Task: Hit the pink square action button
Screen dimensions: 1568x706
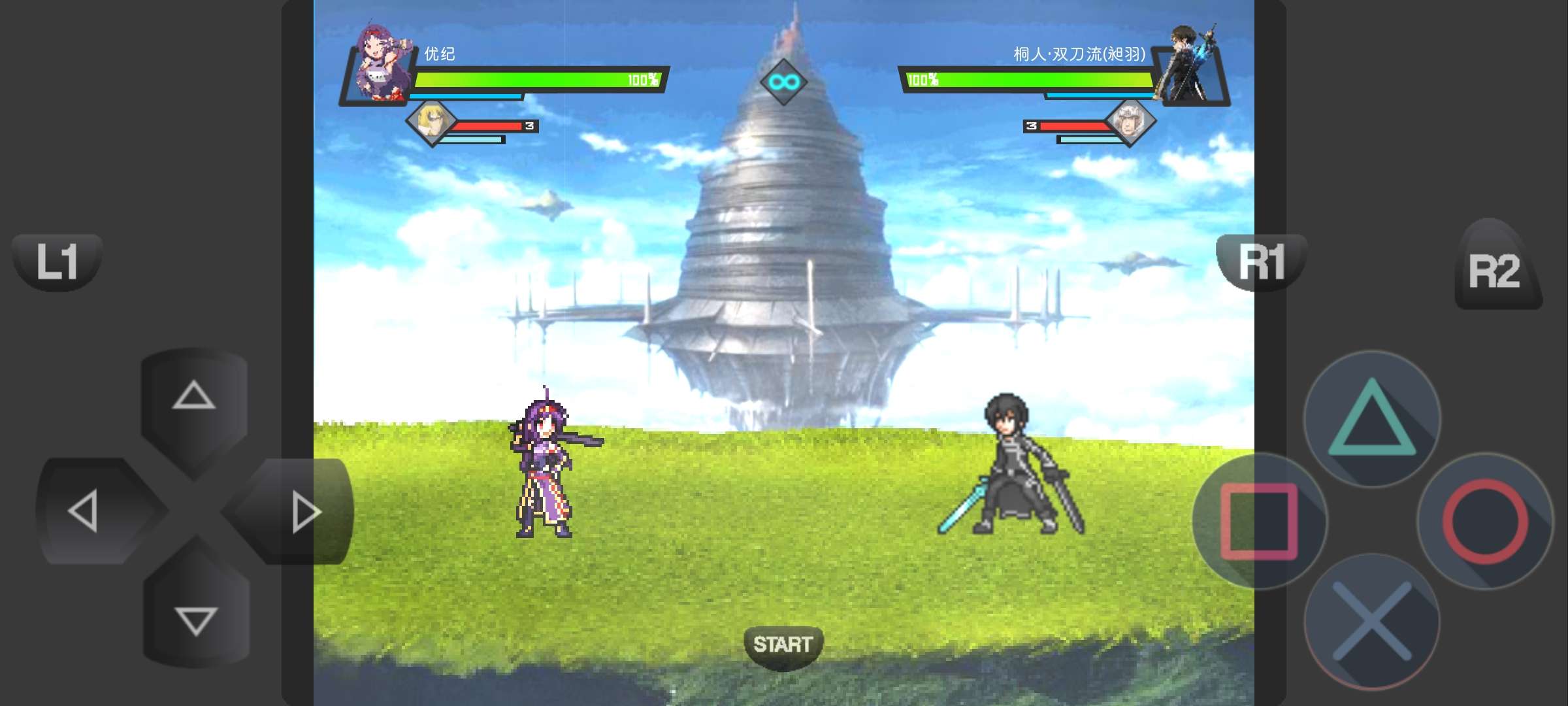Action: click(x=1260, y=521)
